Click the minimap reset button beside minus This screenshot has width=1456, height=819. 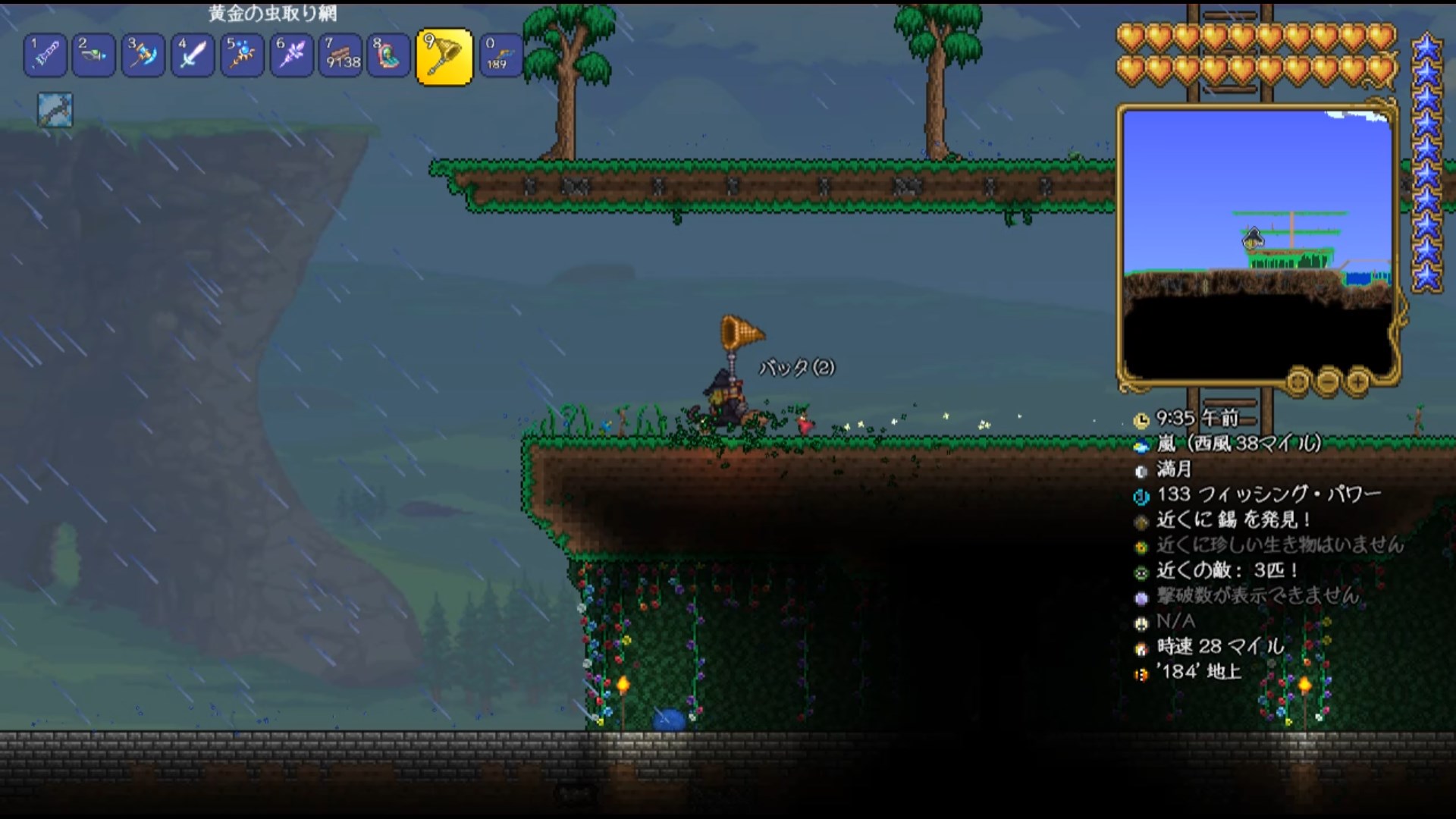tap(1298, 381)
